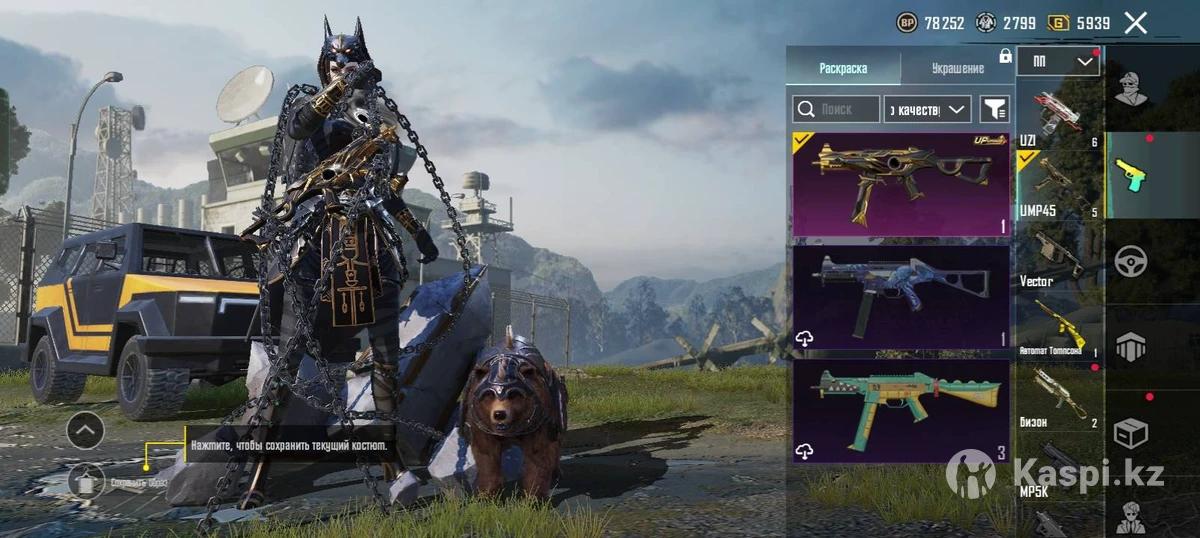Open the masked character outfit category
The height and width of the screenshot is (538, 1200).
[x=1131, y=89]
